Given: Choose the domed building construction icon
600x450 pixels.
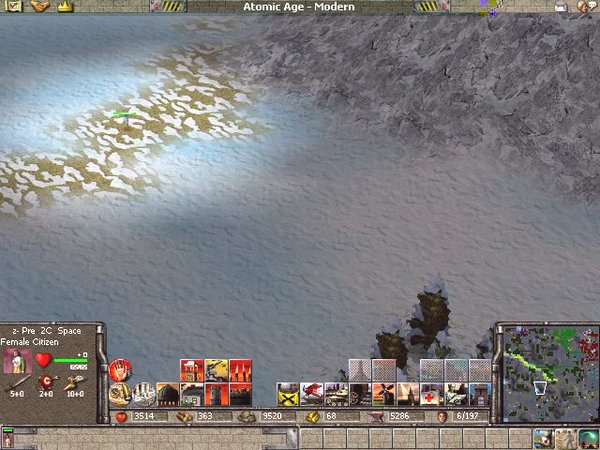Looking at the screenshot, I should 167,393.
